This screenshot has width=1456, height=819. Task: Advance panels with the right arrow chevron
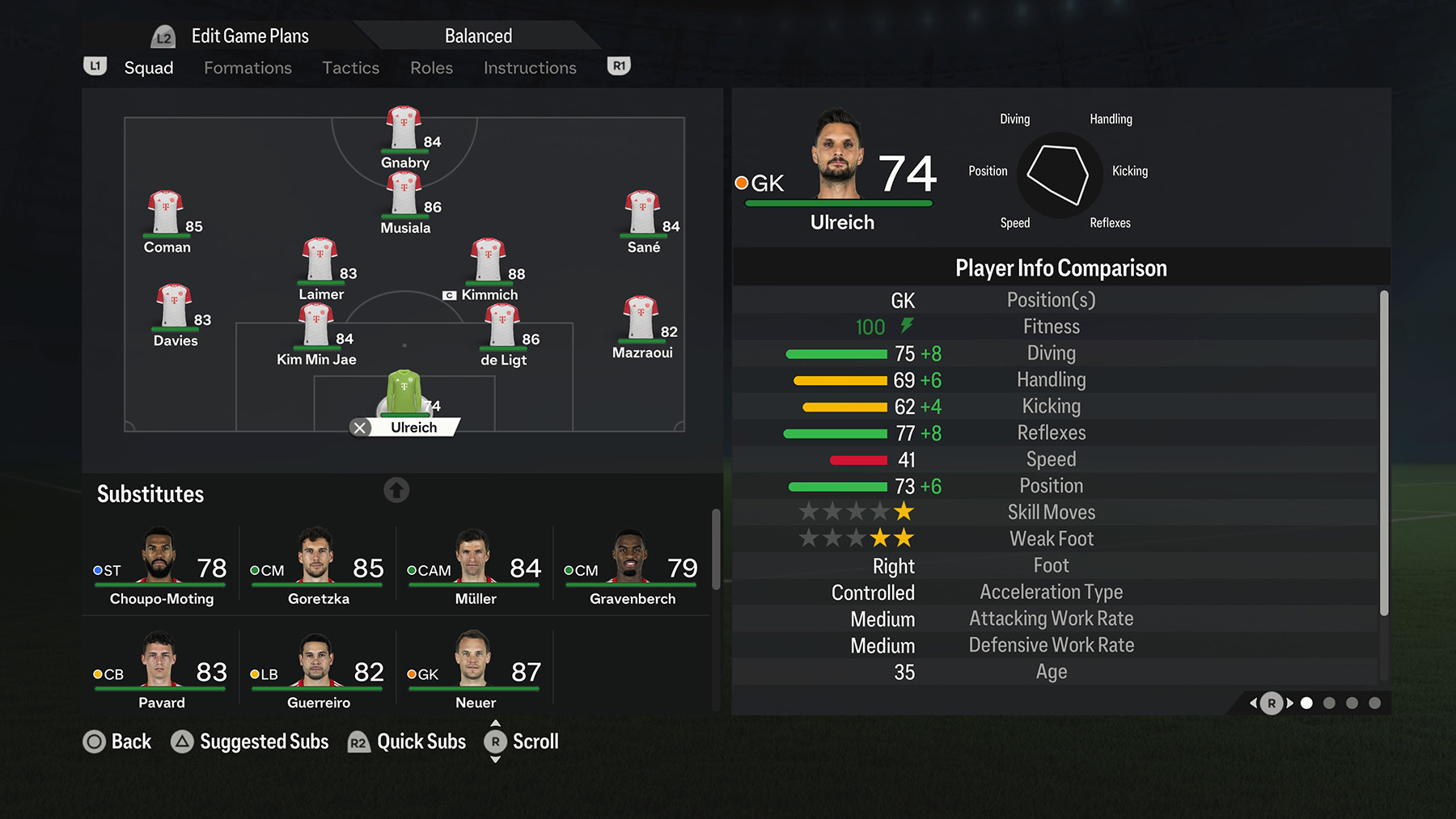point(1289,703)
